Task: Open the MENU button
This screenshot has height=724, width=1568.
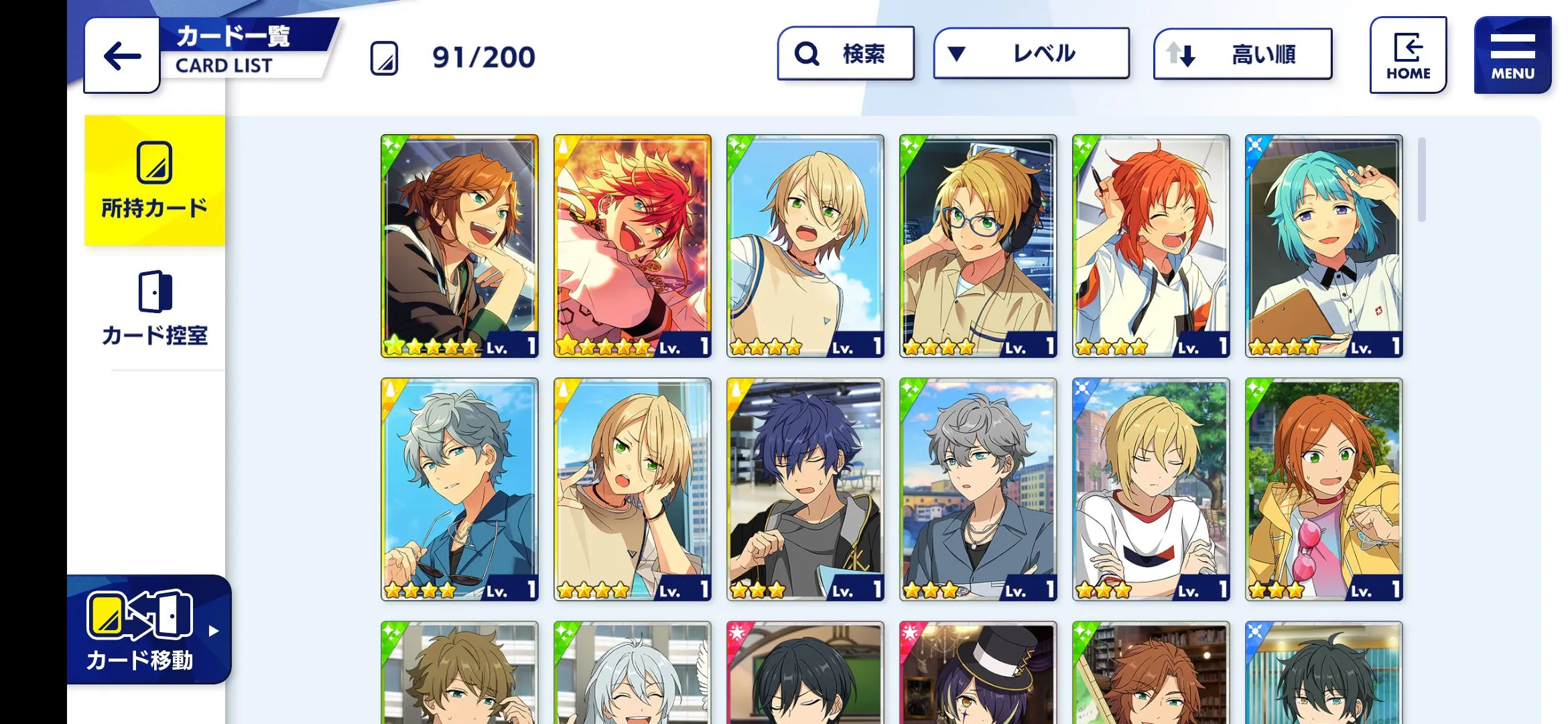Action: pyautogui.click(x=1512, y=56)
